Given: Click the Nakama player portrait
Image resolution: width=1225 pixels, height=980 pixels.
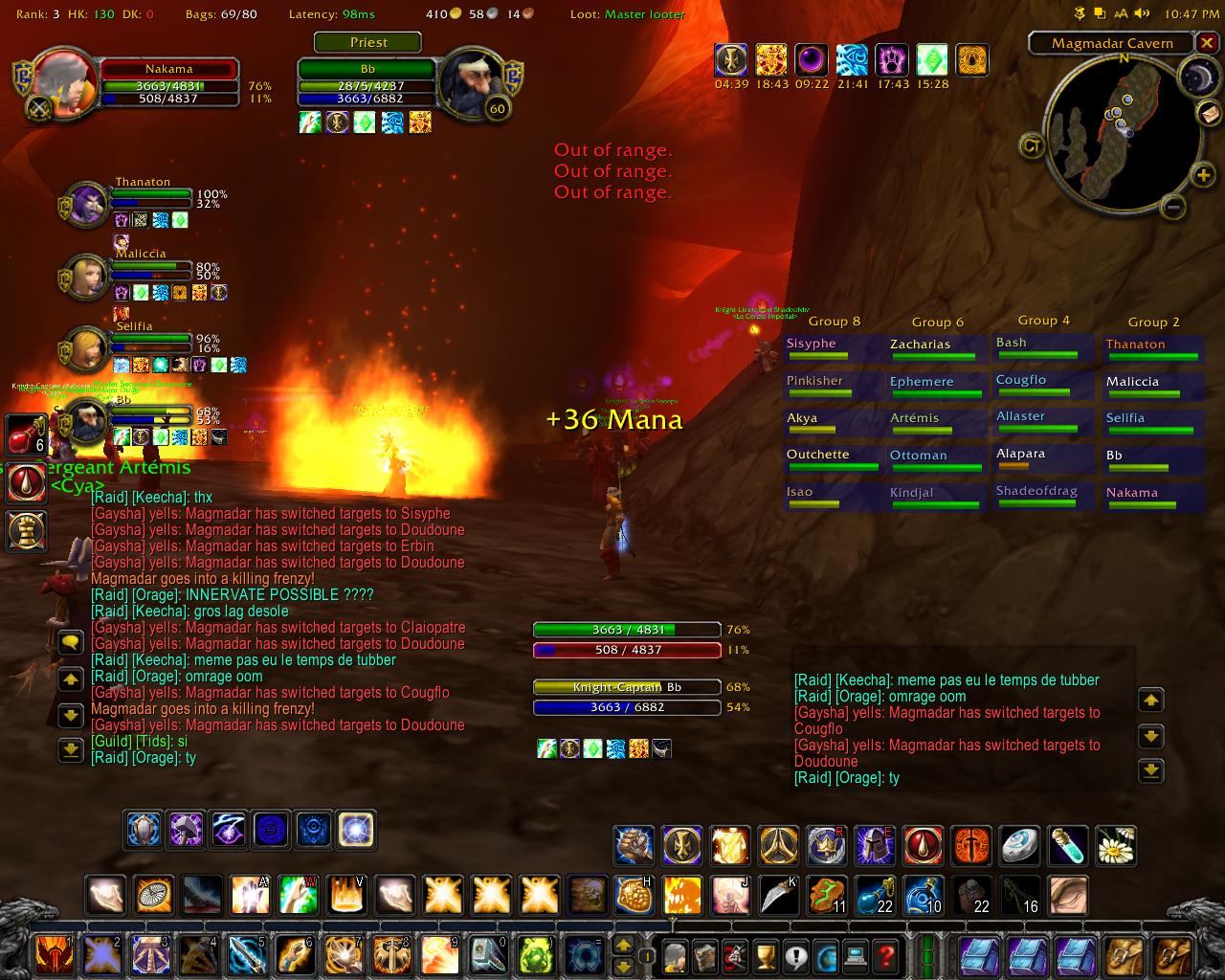Looking at the screenshot, I should tap(63, 80).
